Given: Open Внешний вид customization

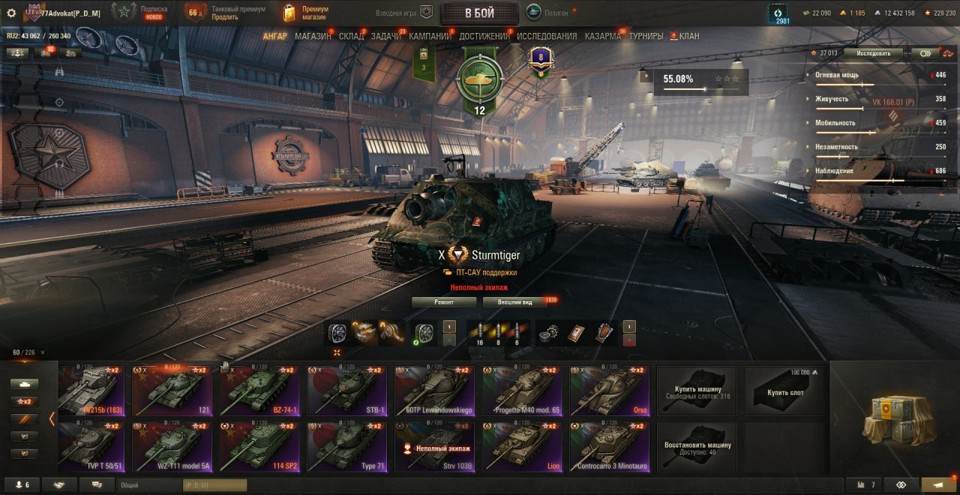Looking at the screenshot, I should 517,300.
